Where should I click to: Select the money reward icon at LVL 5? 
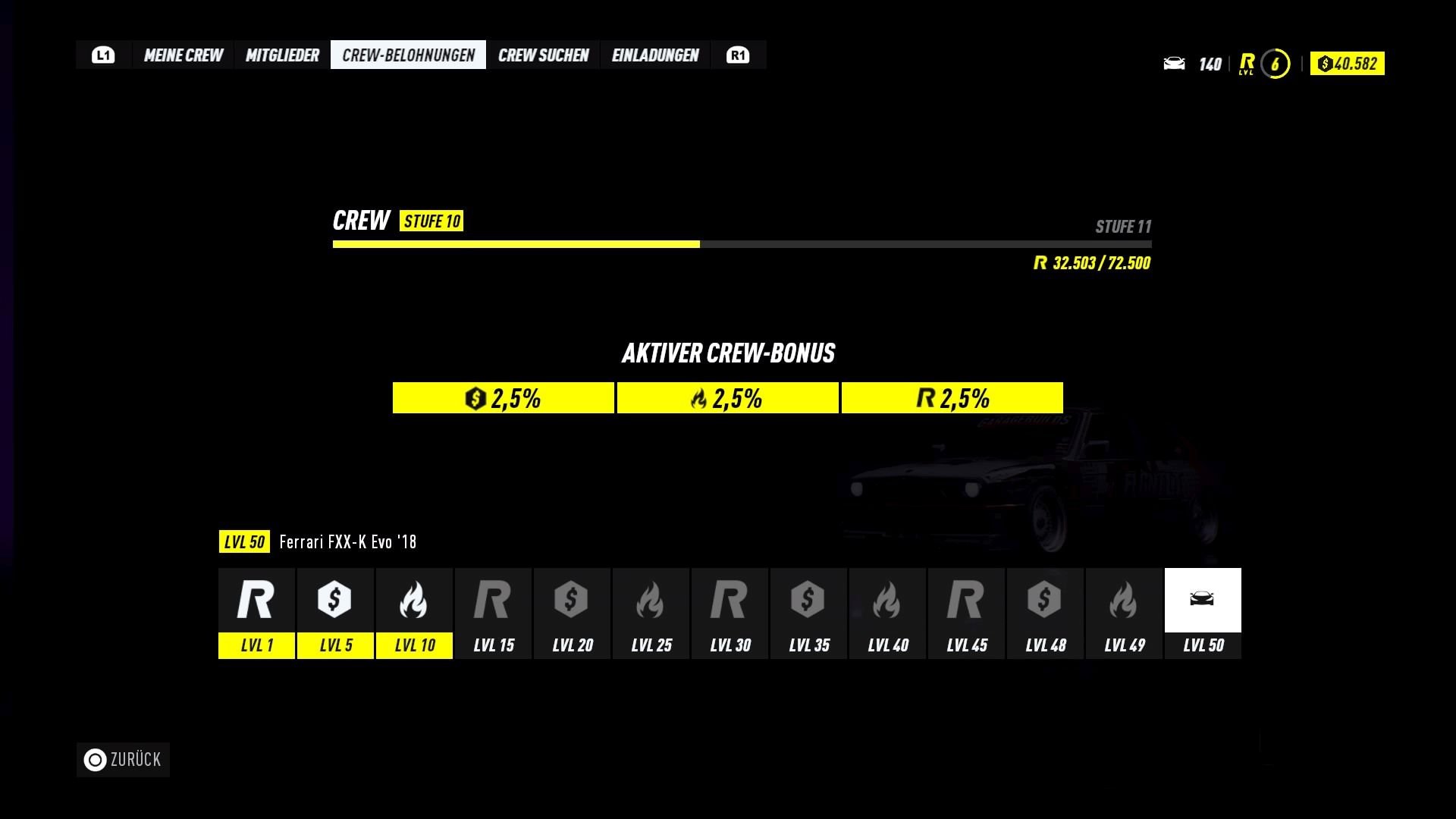335,600
